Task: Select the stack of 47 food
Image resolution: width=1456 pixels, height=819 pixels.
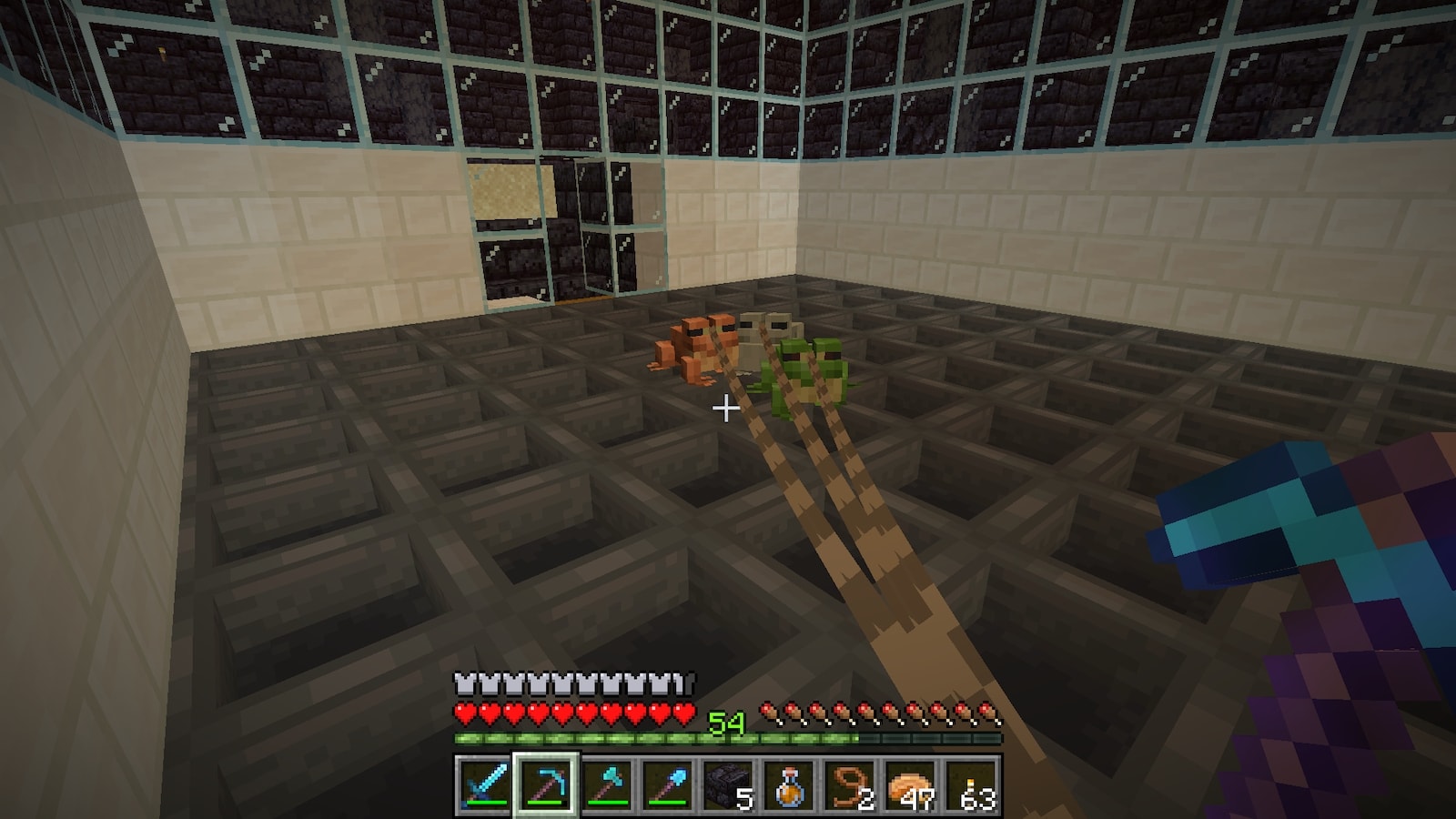Action: [x=912, y=784]
